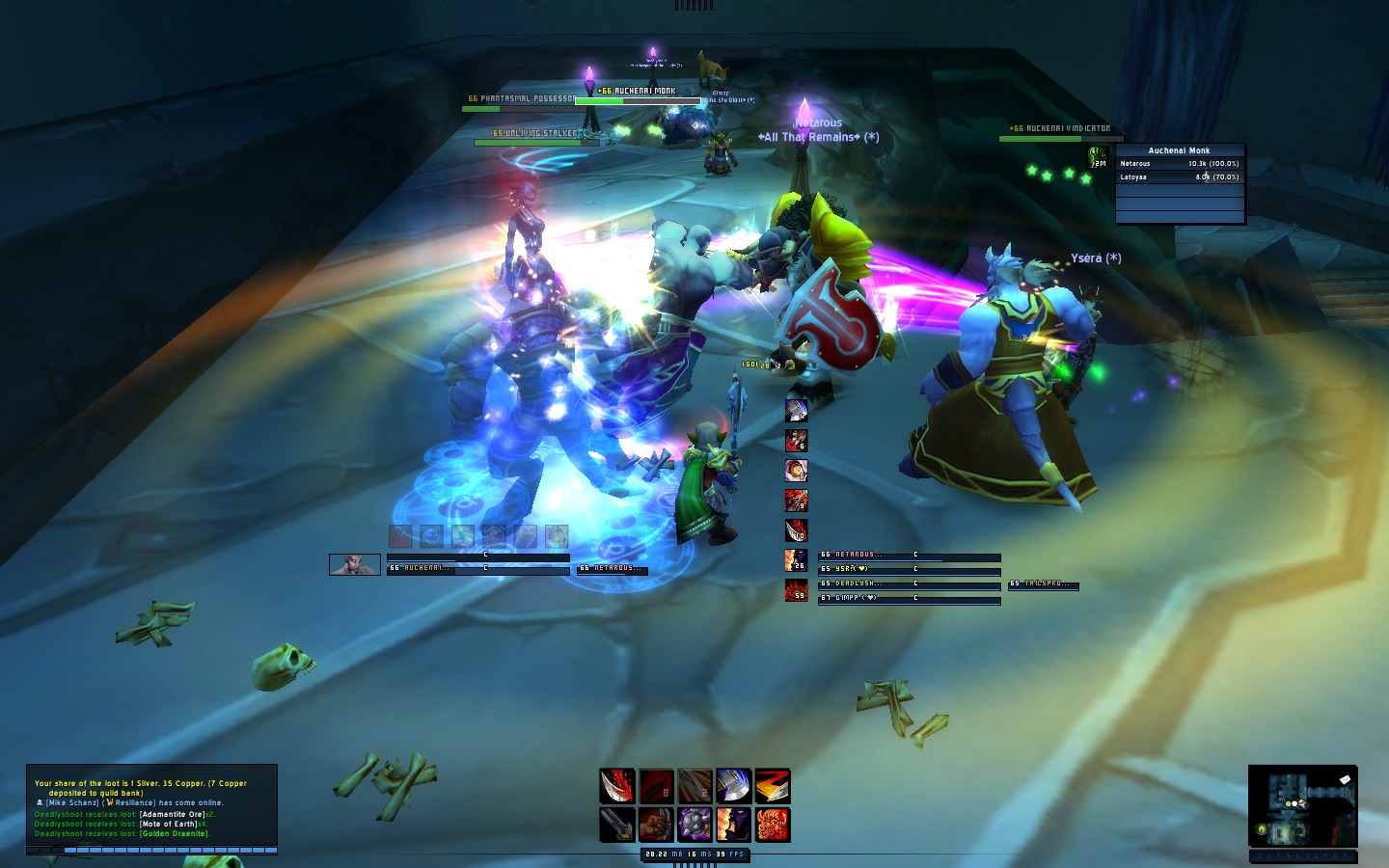The height and width of the screenshot is (868, 1389).
Task: Use the purple spiked mace ability
Action: [x=694, y=825]
